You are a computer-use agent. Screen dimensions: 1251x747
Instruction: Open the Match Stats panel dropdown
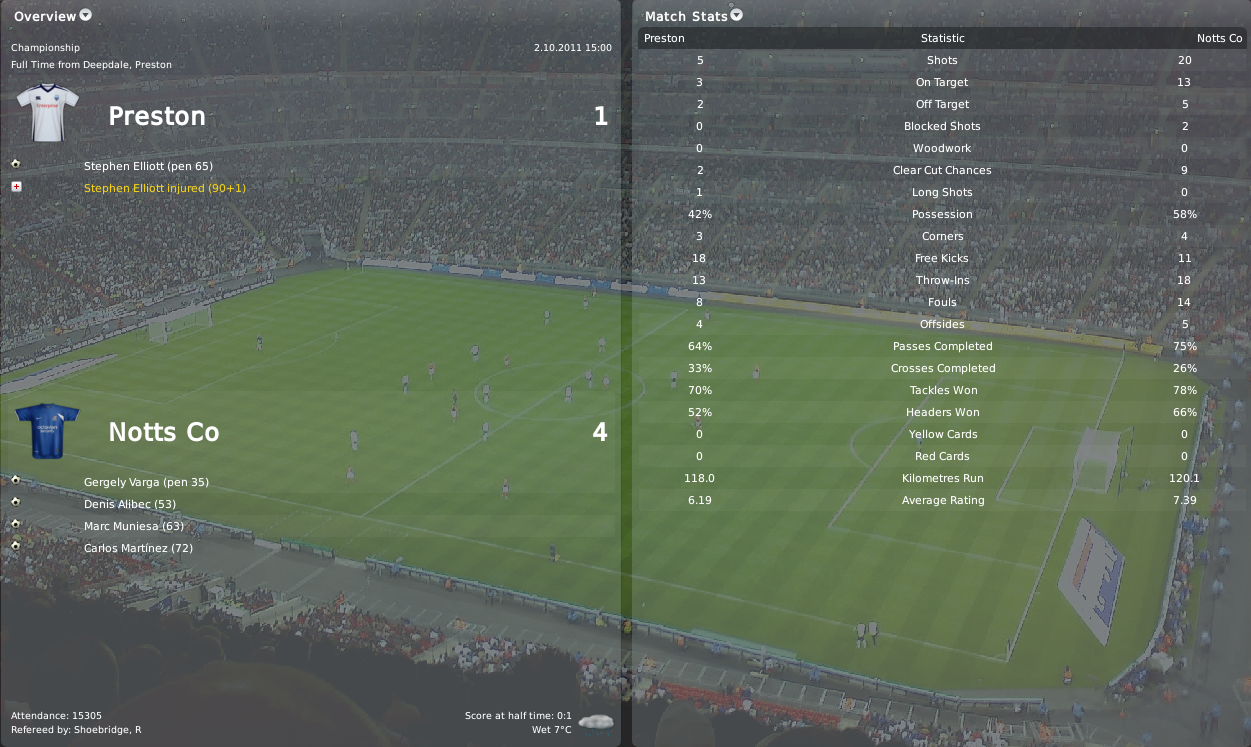point(737,15)
